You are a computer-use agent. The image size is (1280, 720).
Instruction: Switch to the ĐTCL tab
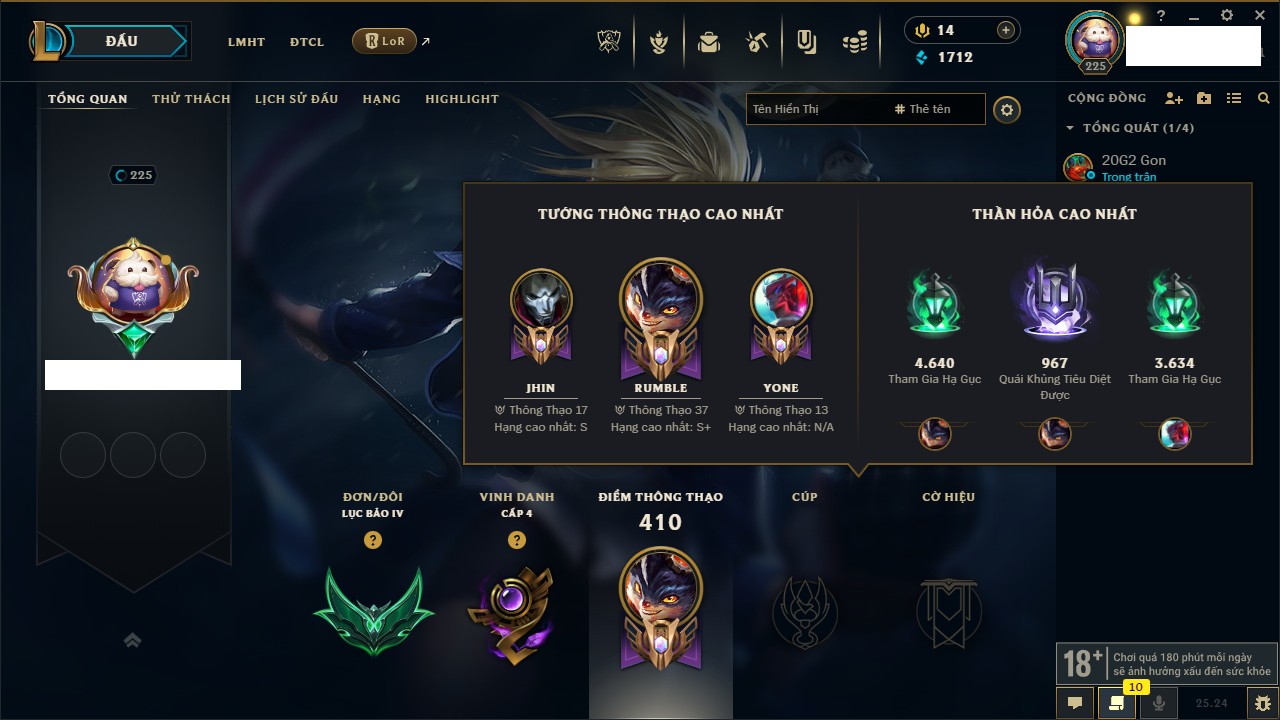coord(307,42)
